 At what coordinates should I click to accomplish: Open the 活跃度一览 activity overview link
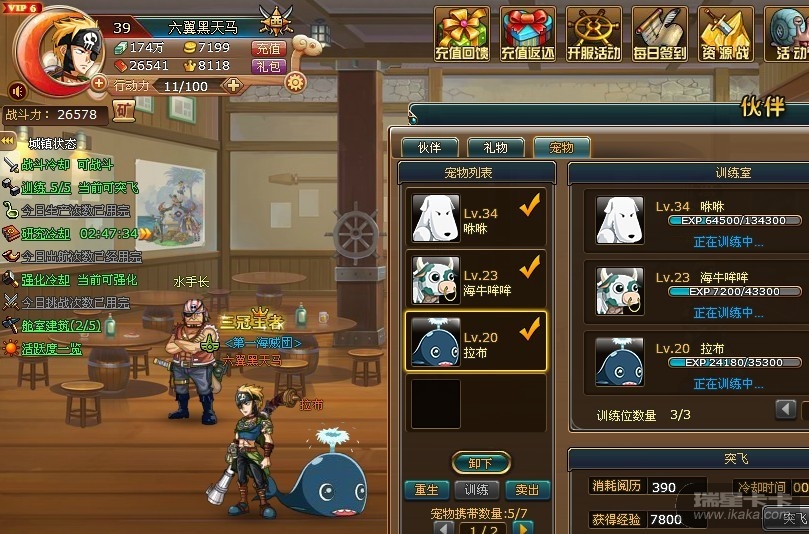pyautogui.click(x=50, y=349)
